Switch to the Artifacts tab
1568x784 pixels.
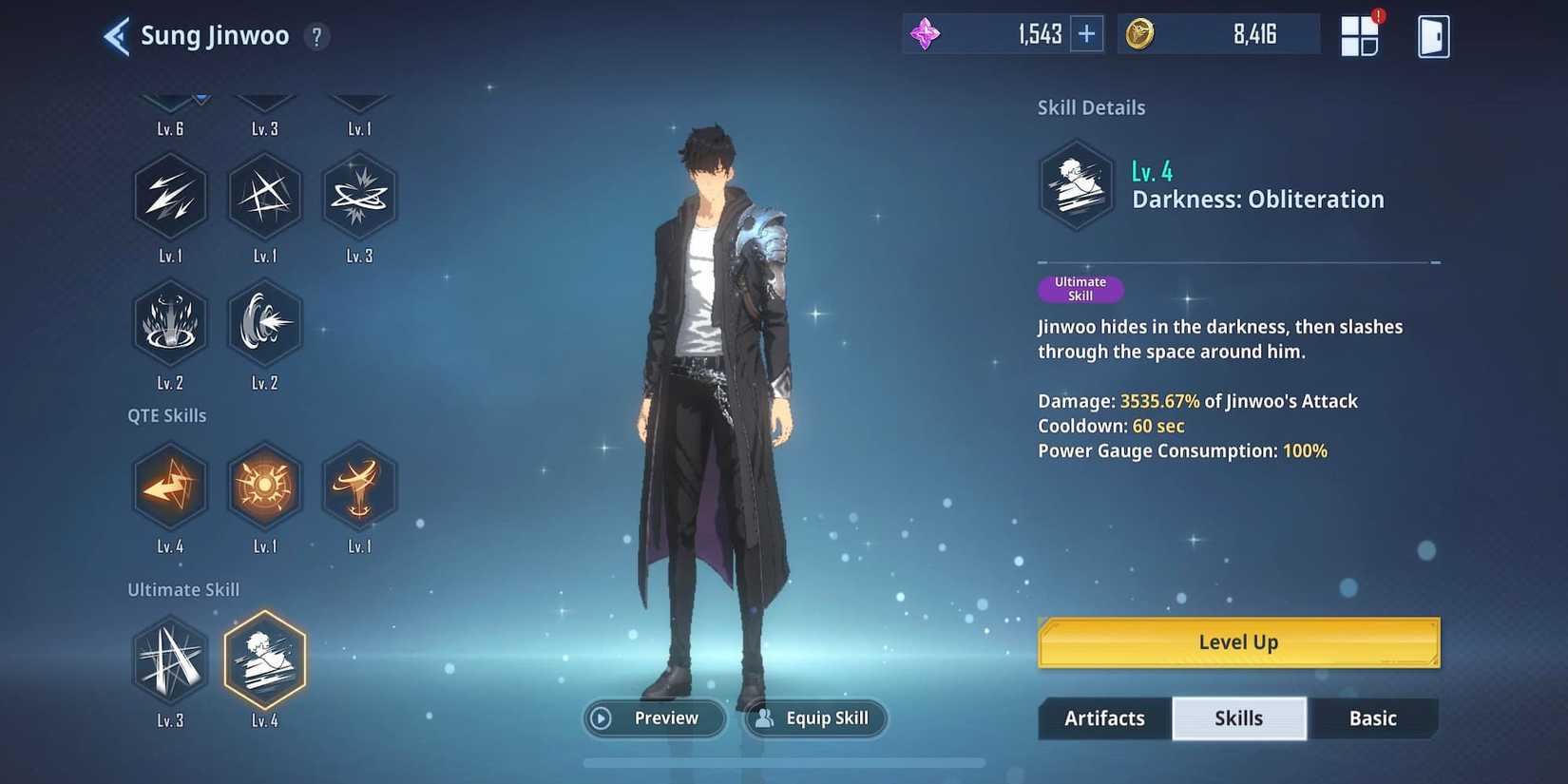(1103, 718)
